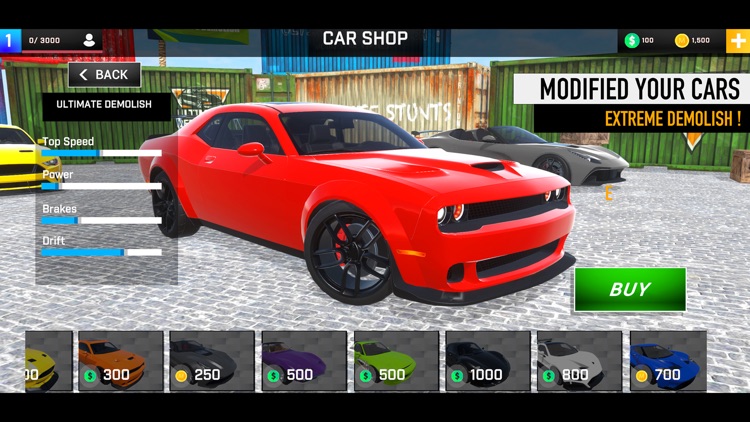This screenshot has width=750, height=422.
Task: Select the green car priced 500
Action: (x=396, y=361)
